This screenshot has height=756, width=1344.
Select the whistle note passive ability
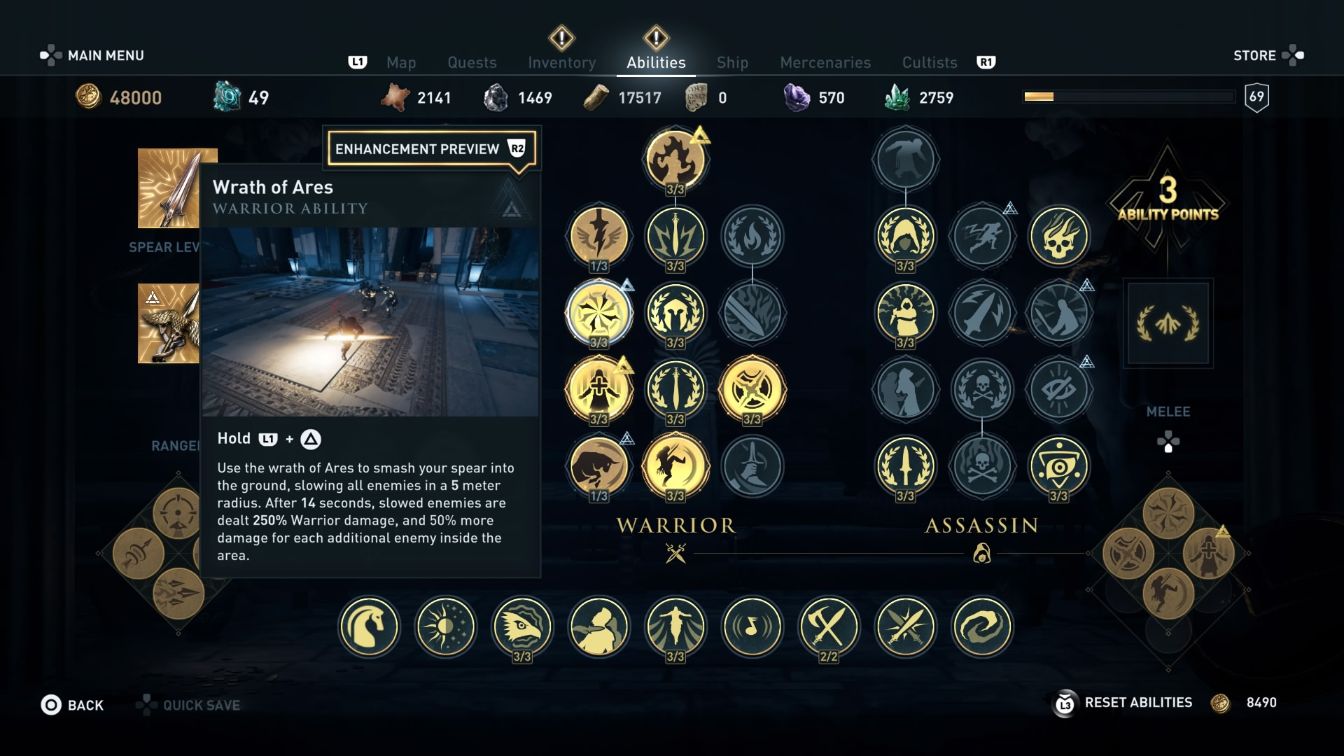pos(751,627)
